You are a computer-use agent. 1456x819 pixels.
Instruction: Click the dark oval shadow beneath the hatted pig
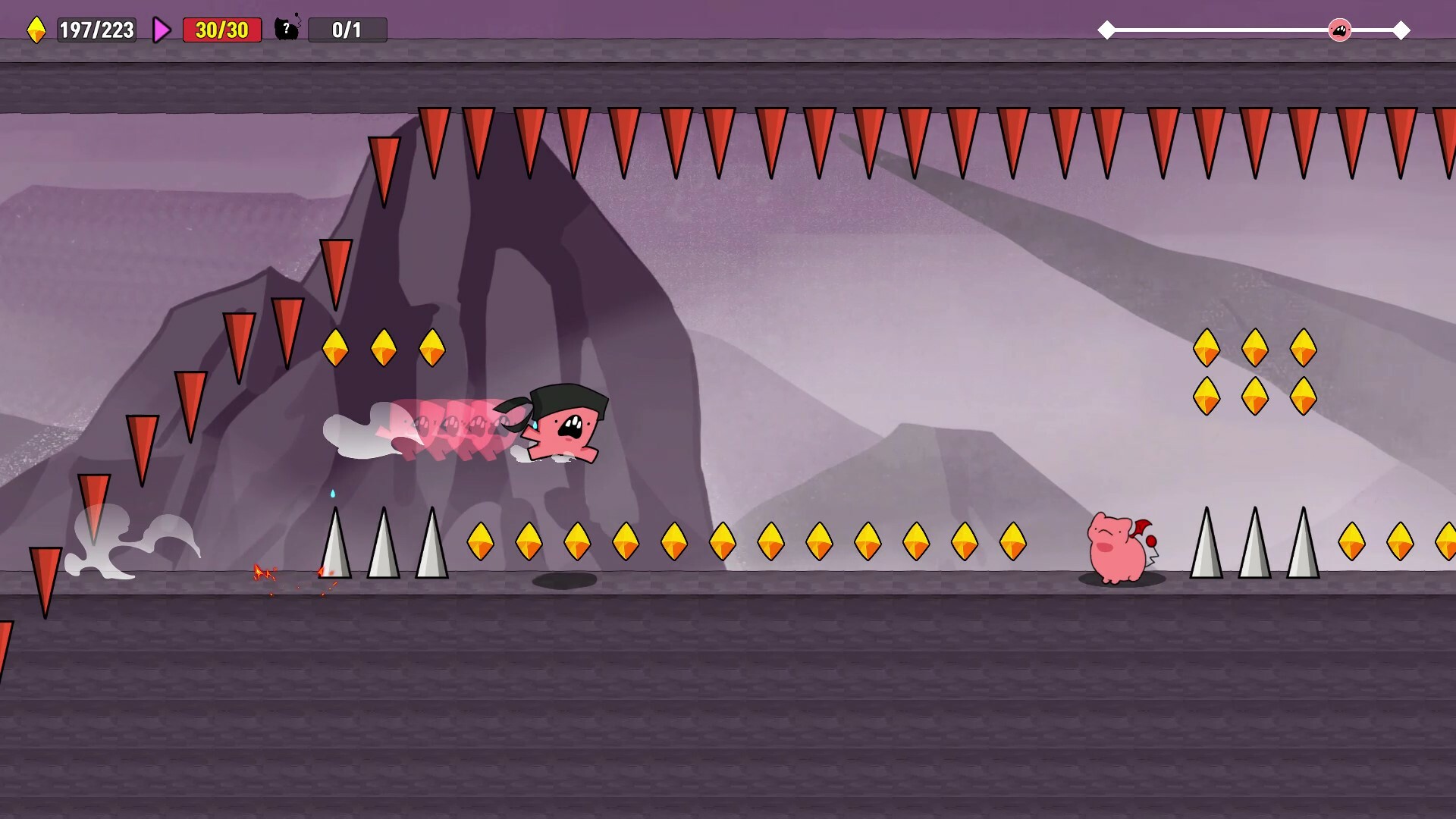point(563,579)
